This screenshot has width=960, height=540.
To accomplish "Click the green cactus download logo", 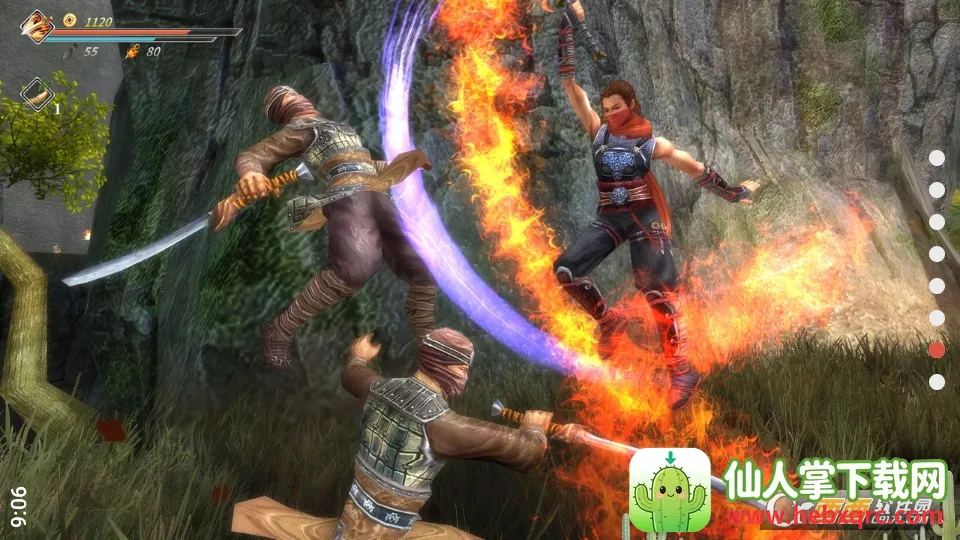I will (x=669, y=489).
